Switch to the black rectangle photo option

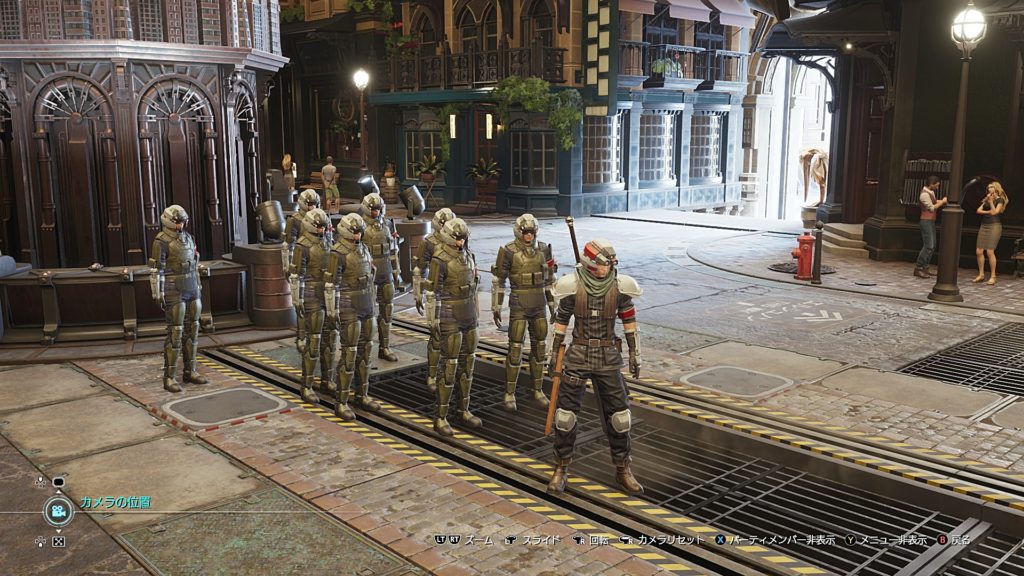(58, 482)
